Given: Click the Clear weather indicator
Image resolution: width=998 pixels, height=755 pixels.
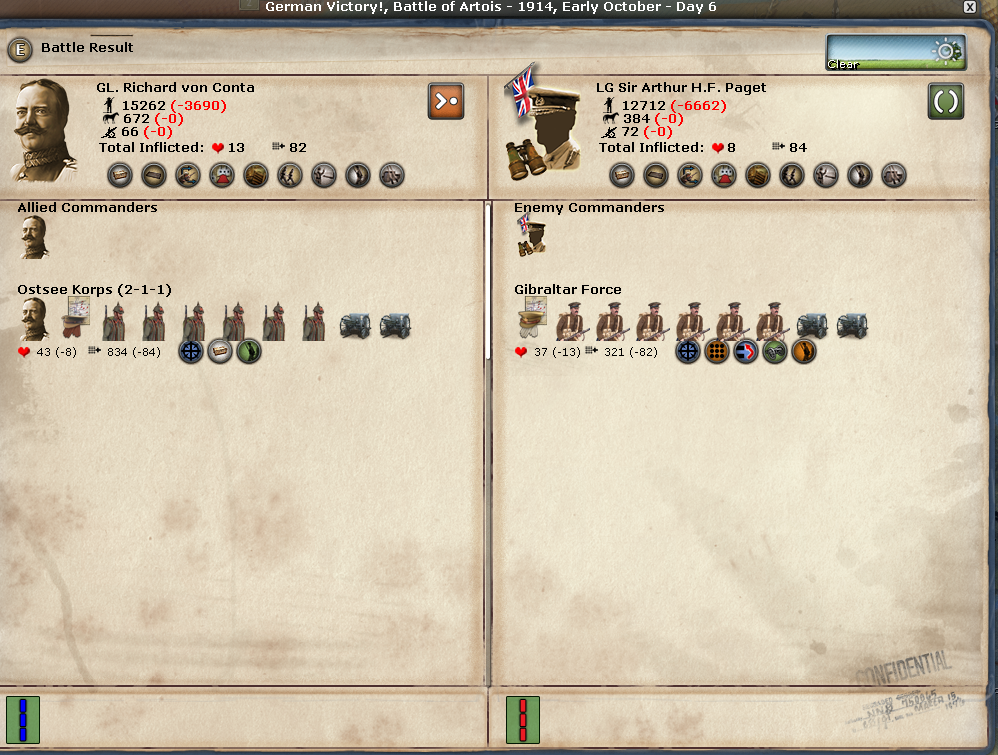Looking at the screenshot, I should point(895,52).
